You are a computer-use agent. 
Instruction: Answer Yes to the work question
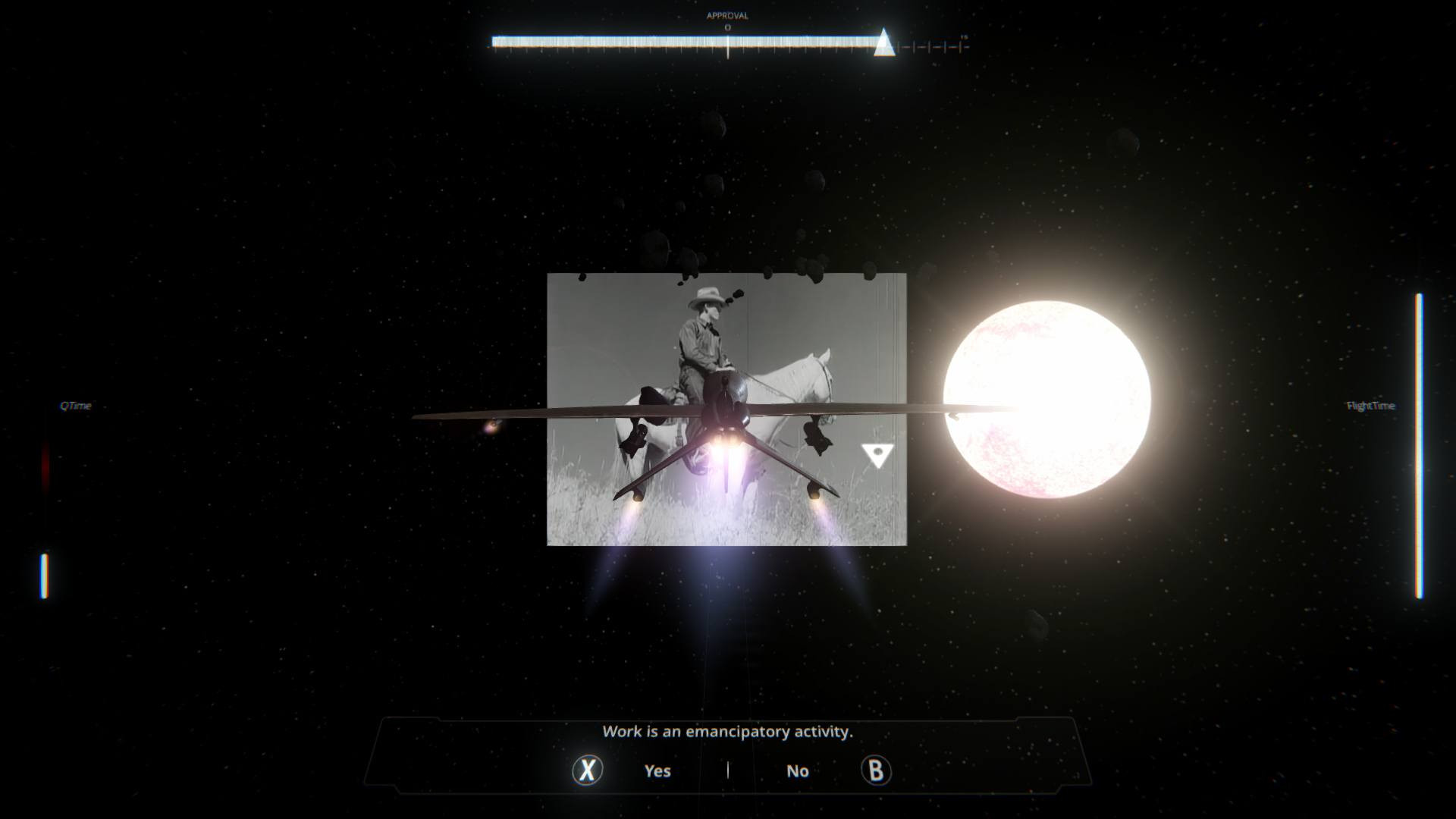657,770
